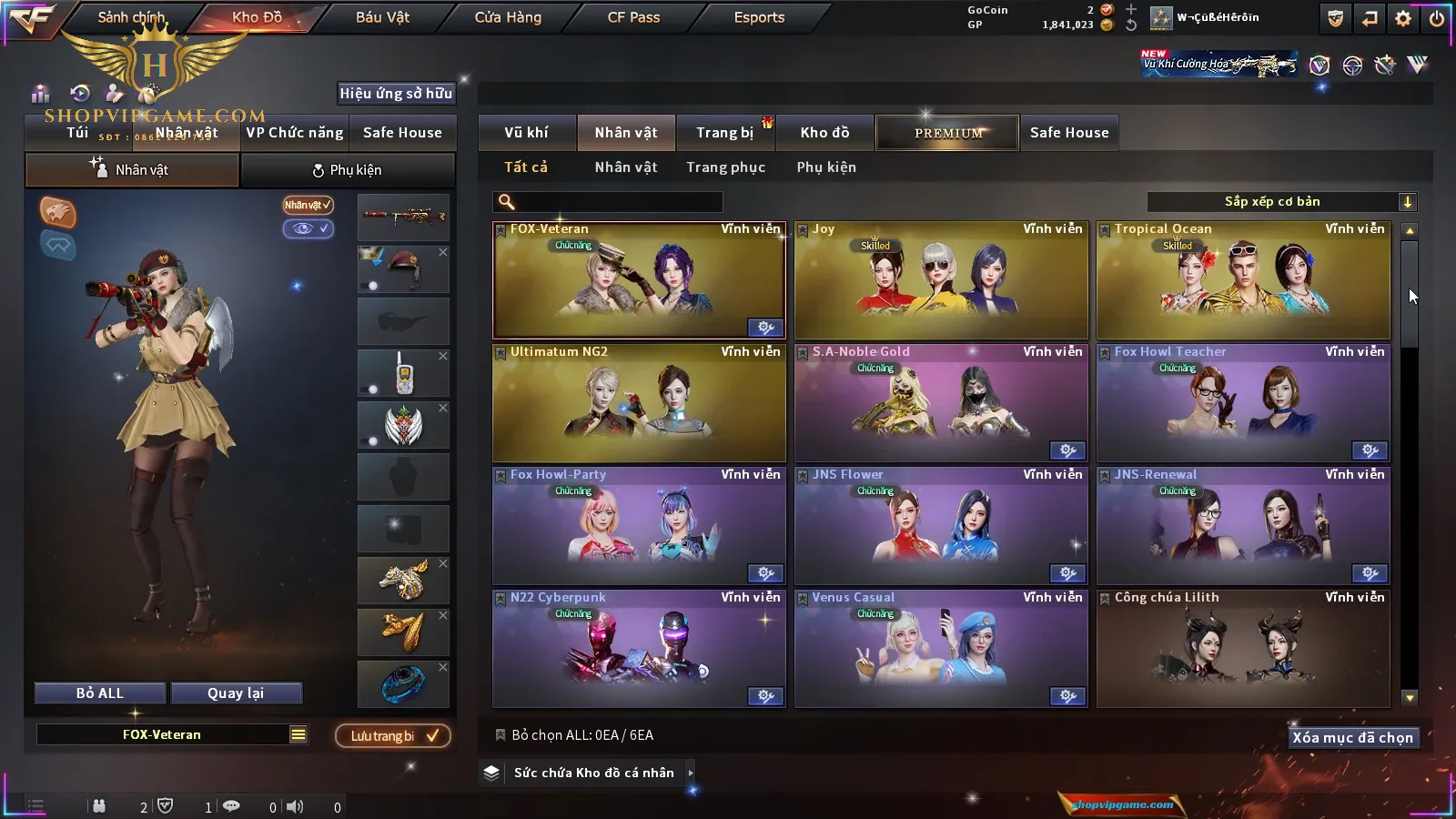Save loadout with Lưu trang bị

393,736
